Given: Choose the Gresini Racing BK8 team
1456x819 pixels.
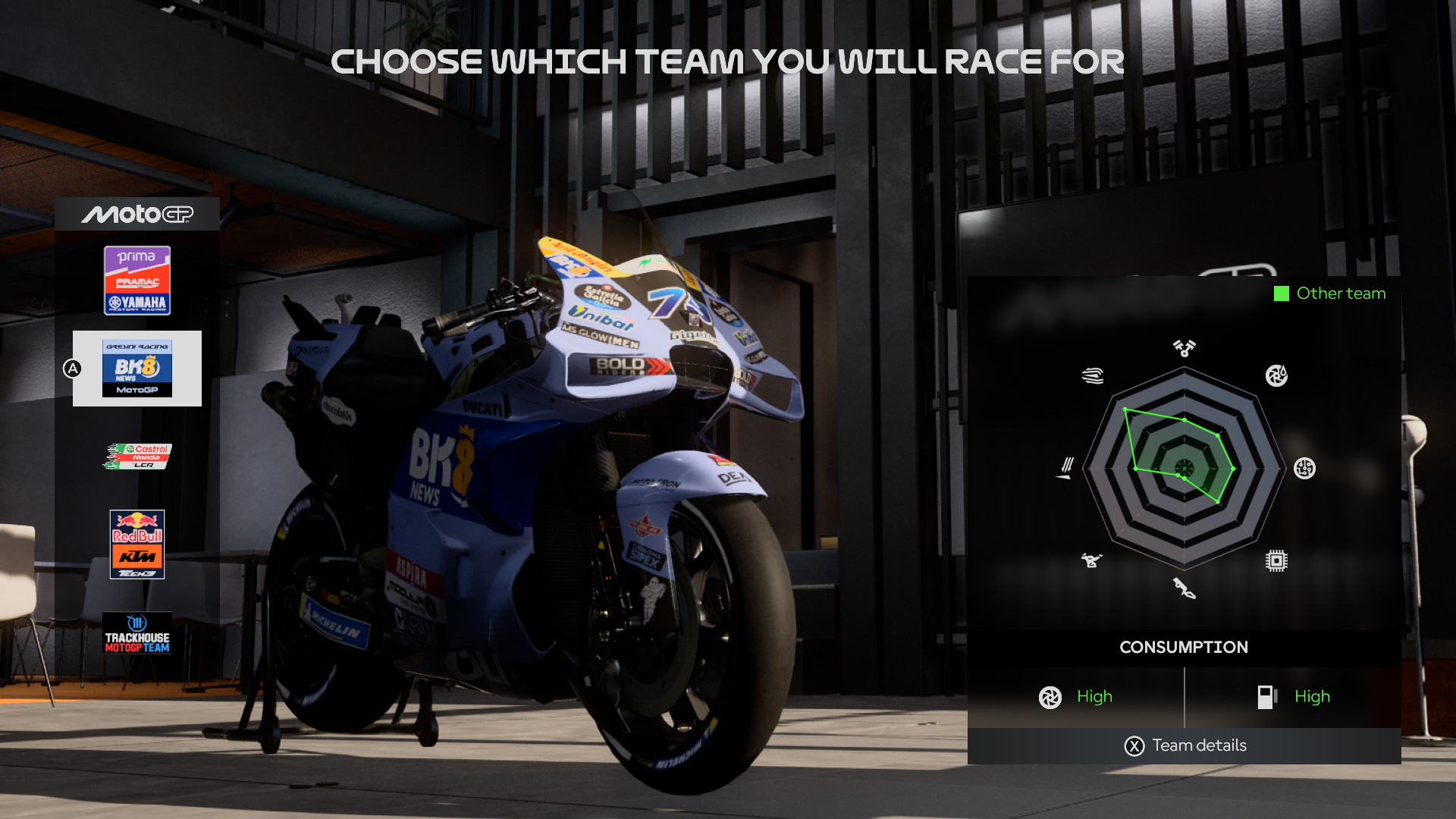Looking at the screenshot, I should coord(137,369).
